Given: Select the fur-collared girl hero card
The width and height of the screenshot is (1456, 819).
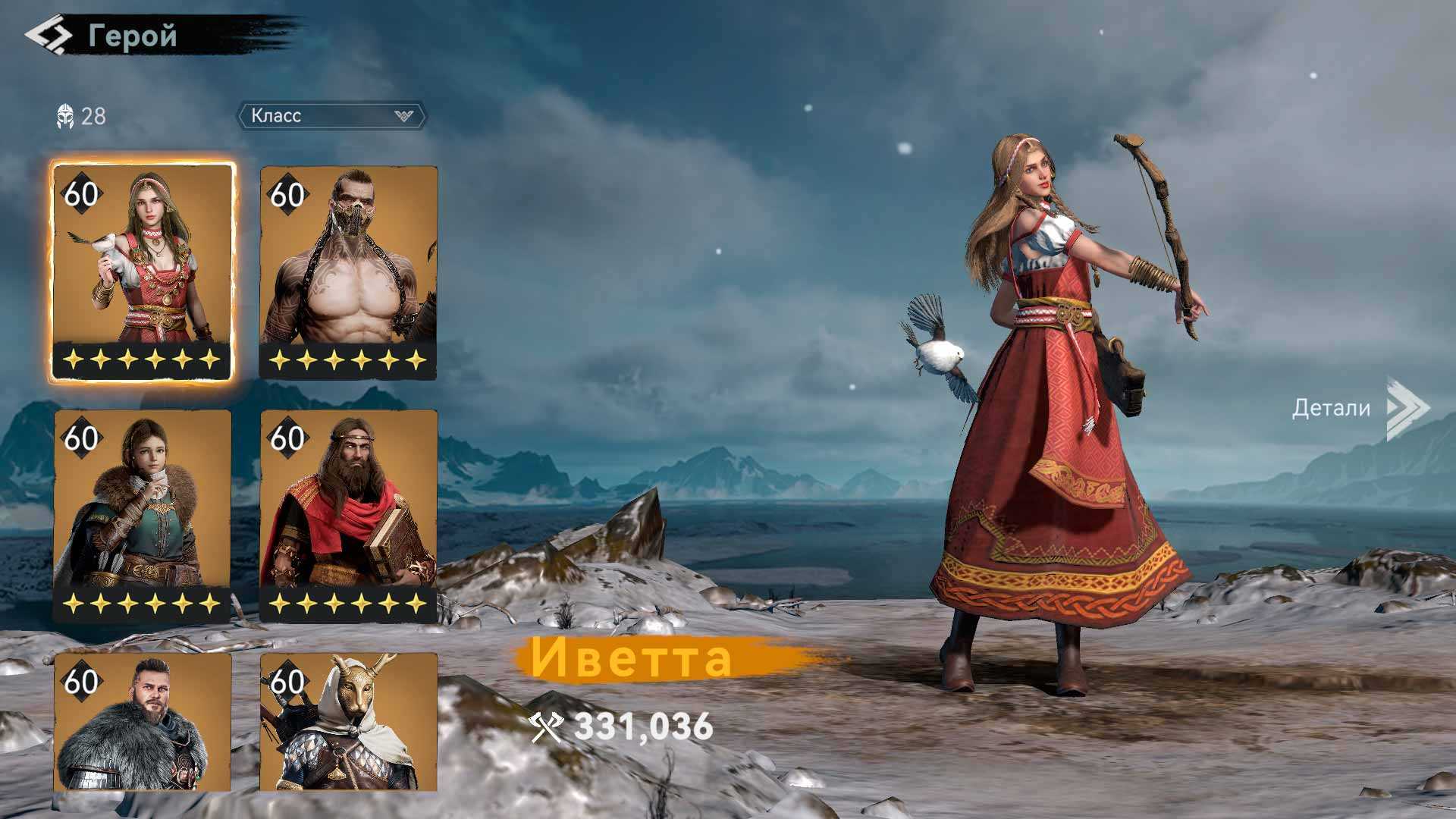Looking at the screenshot, I should [143, 516].
